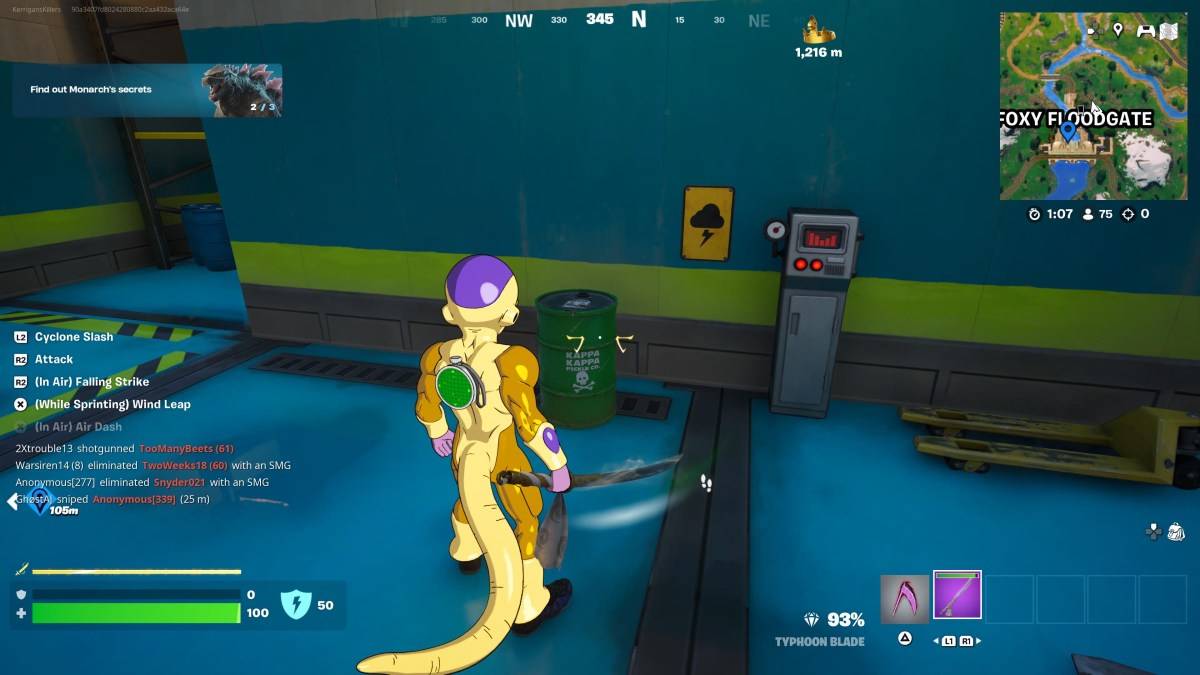Select the pink pickaxe harvesting tool slot
Image resolution: width=1200 pixels, height=675 pixels.
[x=904, y=598]
